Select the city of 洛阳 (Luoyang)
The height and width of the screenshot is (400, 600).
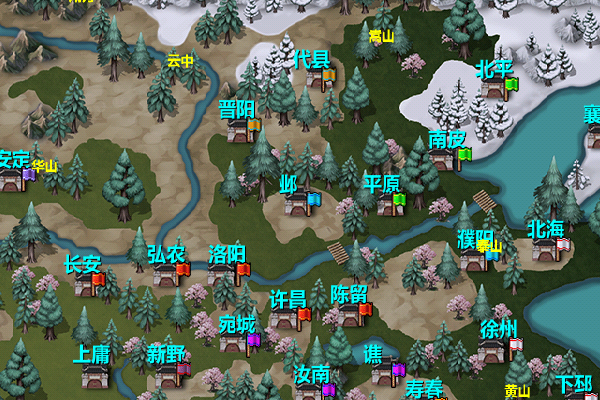pos(224,273)
